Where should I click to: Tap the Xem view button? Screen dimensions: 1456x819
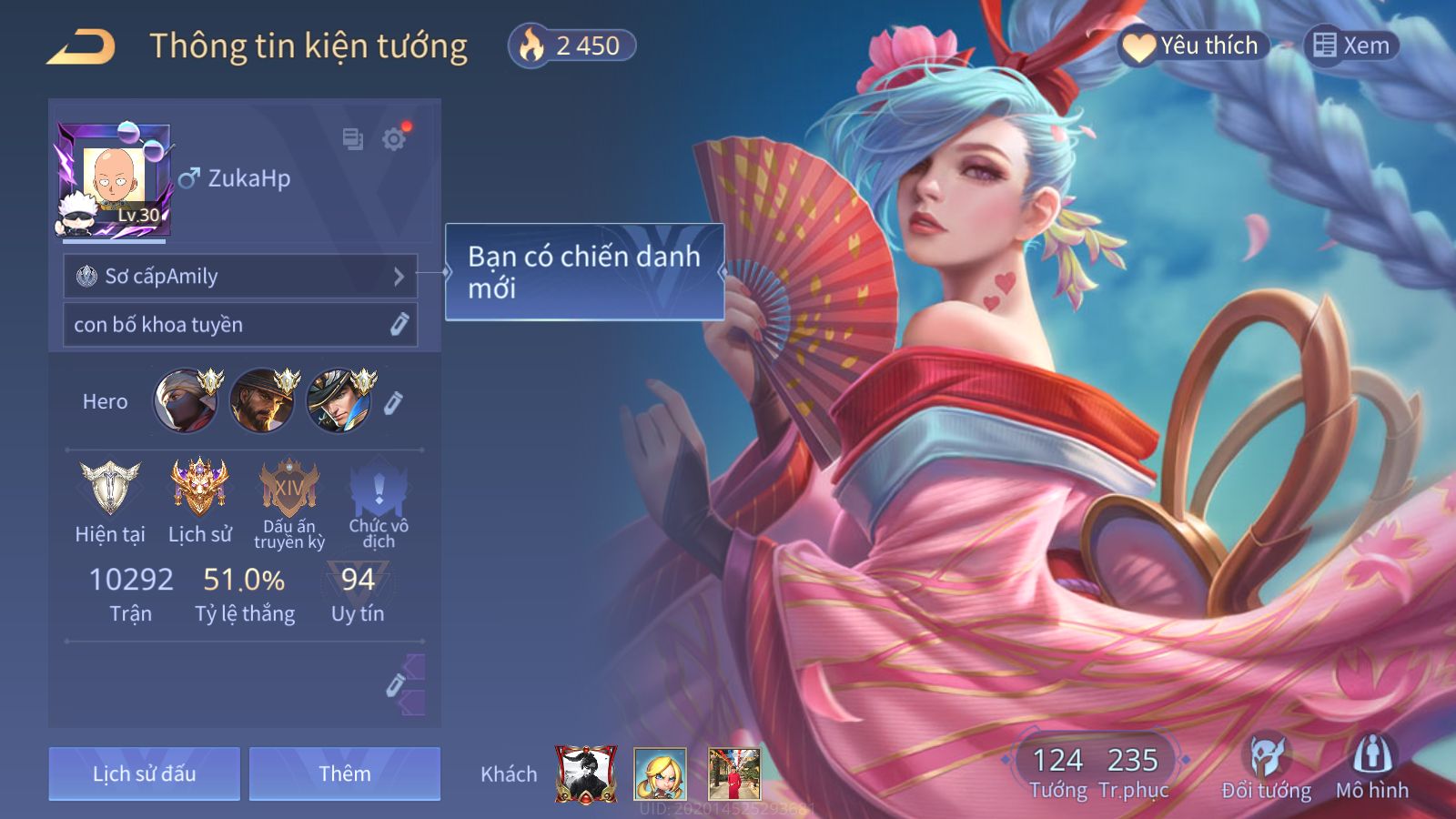click(1351, 45)
